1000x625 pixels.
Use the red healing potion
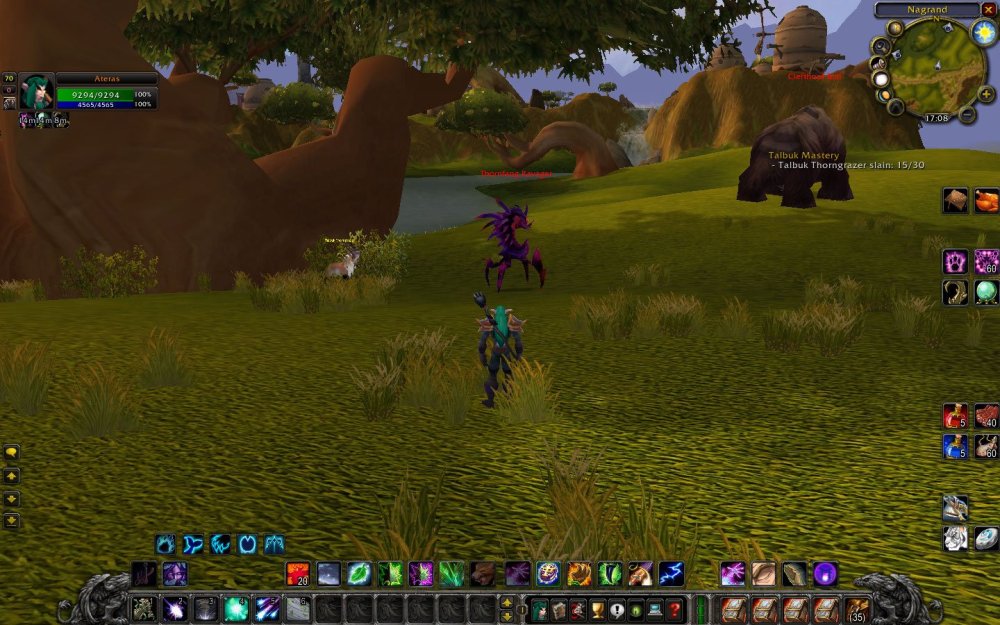(955, 415)
